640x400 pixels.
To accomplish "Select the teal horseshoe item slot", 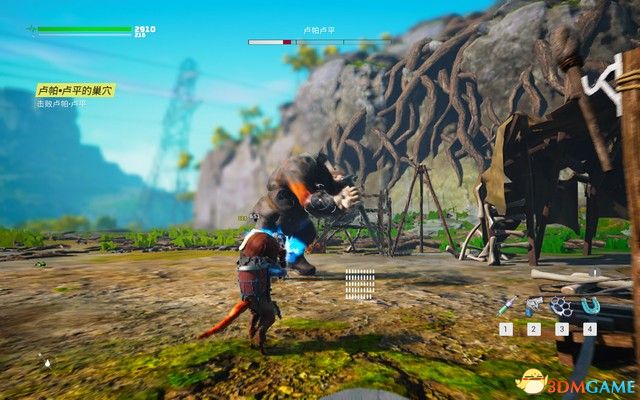I will tap(589, 306).
